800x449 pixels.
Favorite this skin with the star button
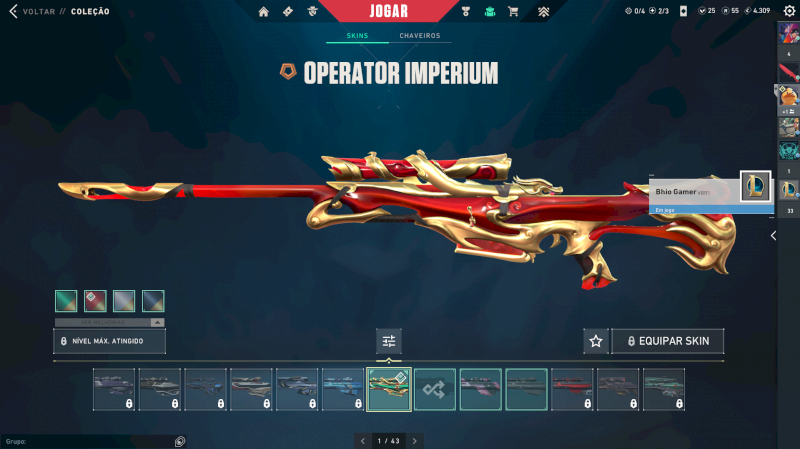coord(596,341)
